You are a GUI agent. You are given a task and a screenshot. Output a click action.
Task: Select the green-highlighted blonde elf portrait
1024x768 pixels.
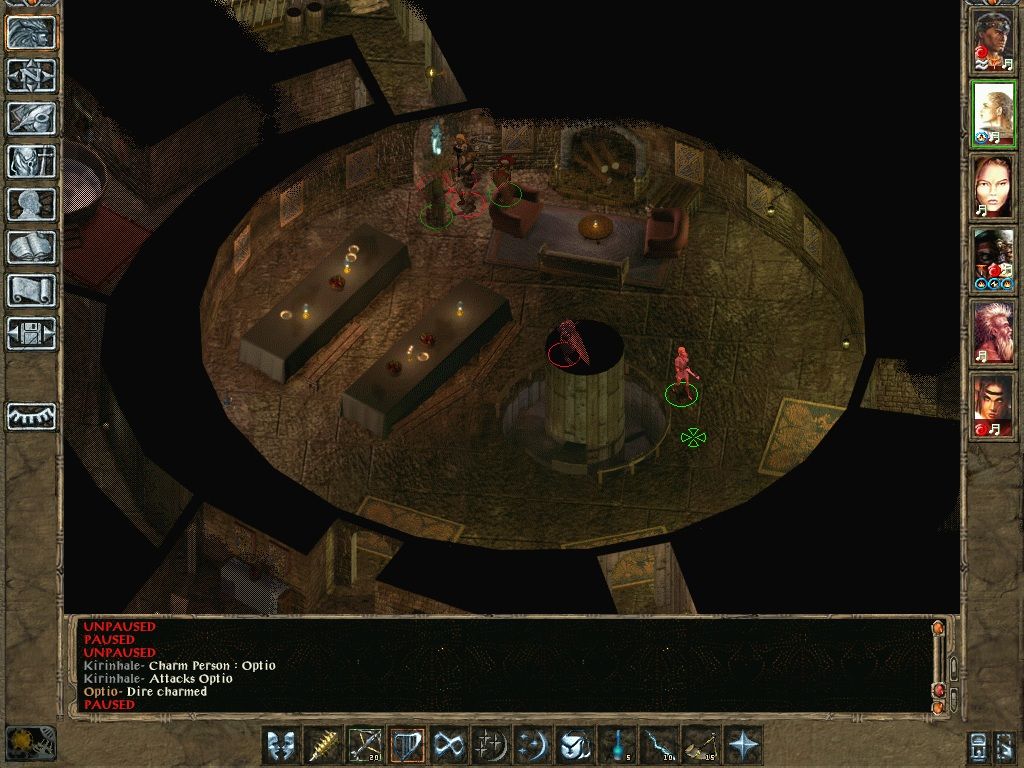point(994,113)
